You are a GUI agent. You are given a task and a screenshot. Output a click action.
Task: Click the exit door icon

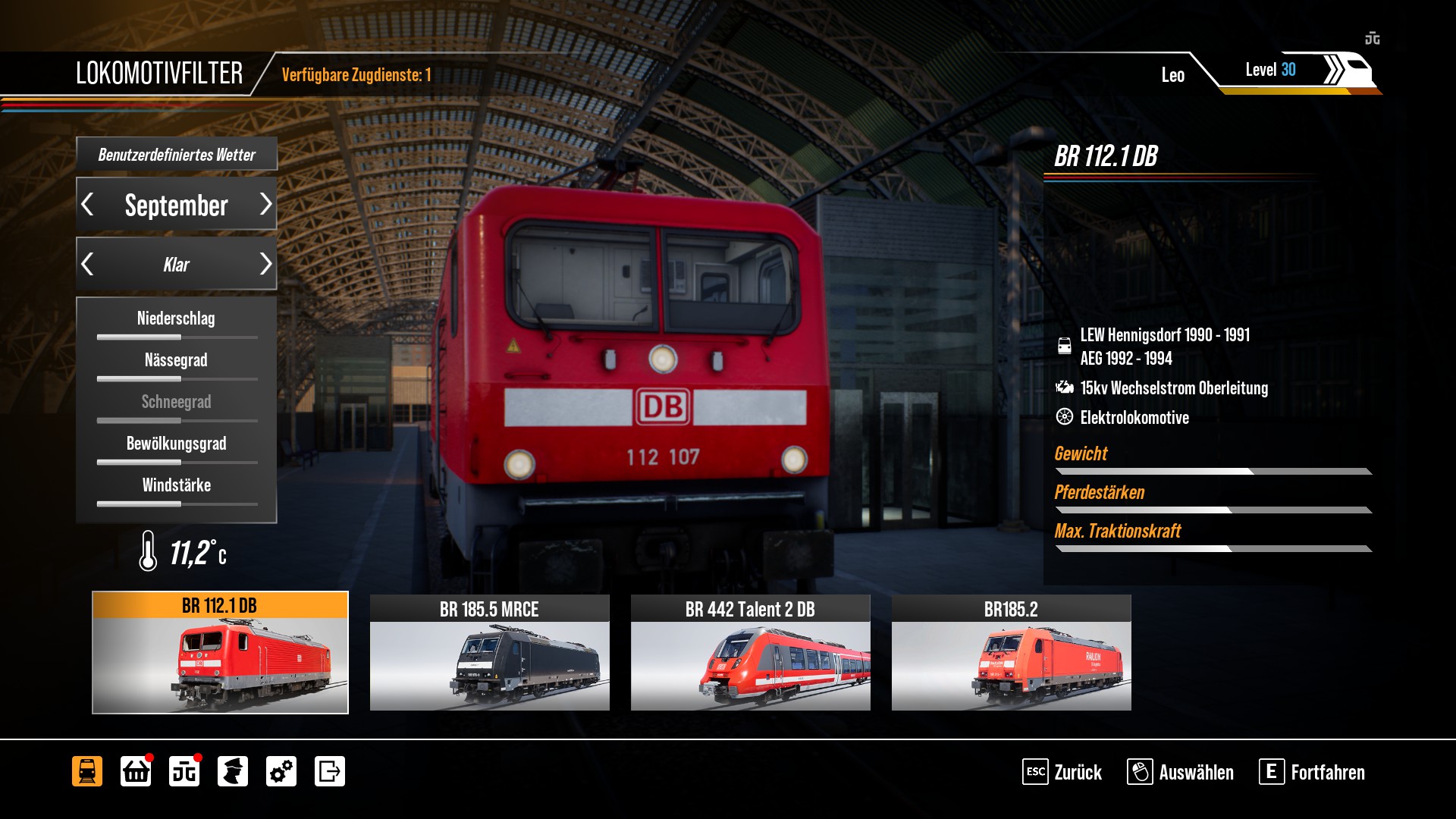pos(330,771)
